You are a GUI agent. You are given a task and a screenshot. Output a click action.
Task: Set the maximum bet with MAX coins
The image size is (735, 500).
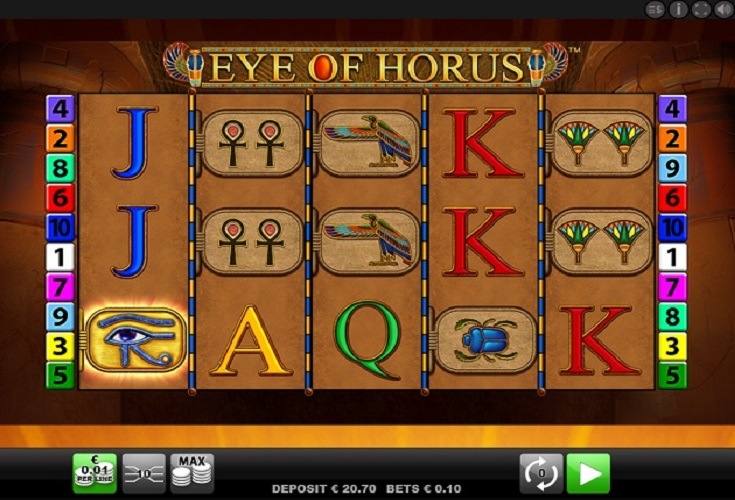tap(192, 472)
